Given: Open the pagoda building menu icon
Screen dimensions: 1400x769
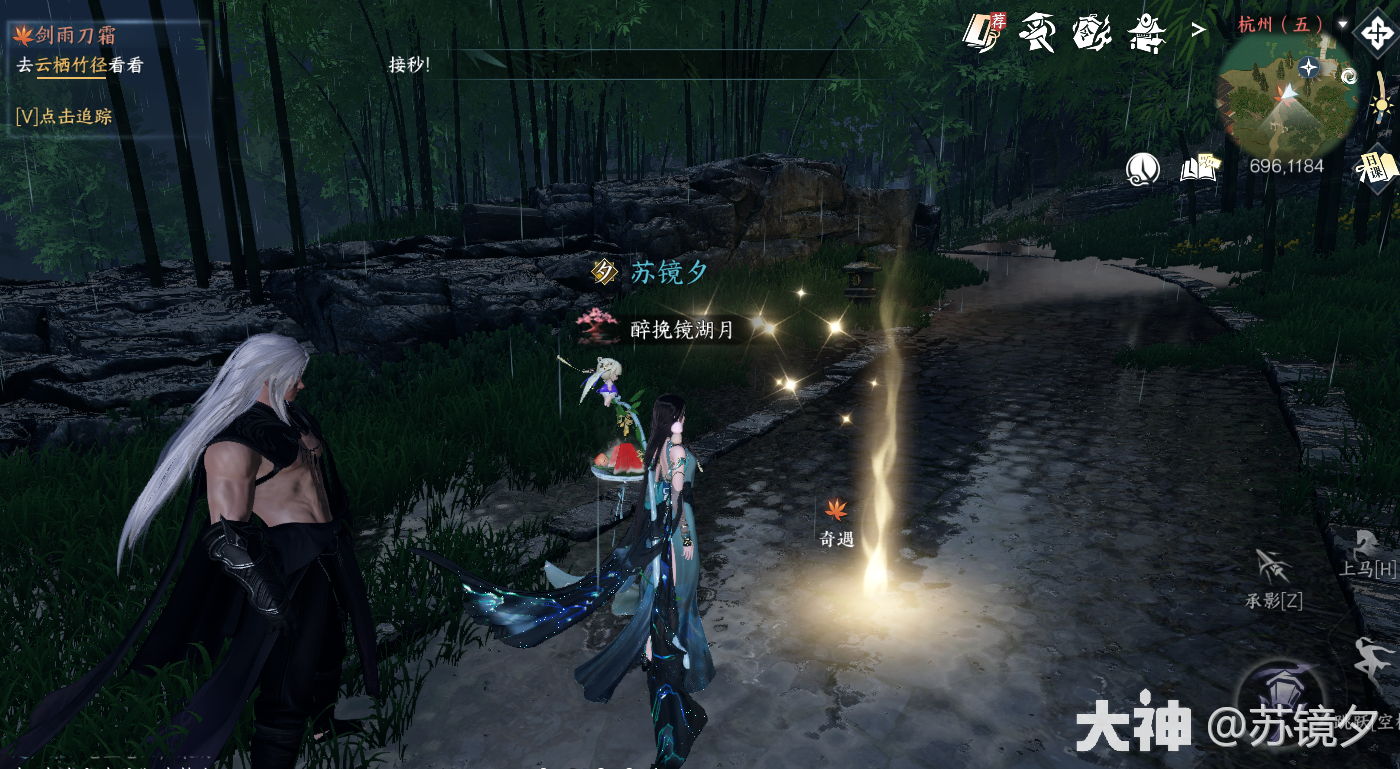Looking at the screenshot, I should 1147,34.
